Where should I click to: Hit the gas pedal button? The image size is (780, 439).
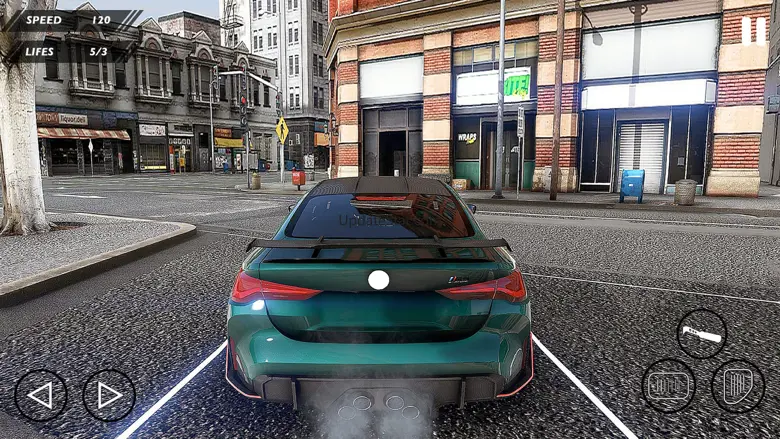[738, 386]
